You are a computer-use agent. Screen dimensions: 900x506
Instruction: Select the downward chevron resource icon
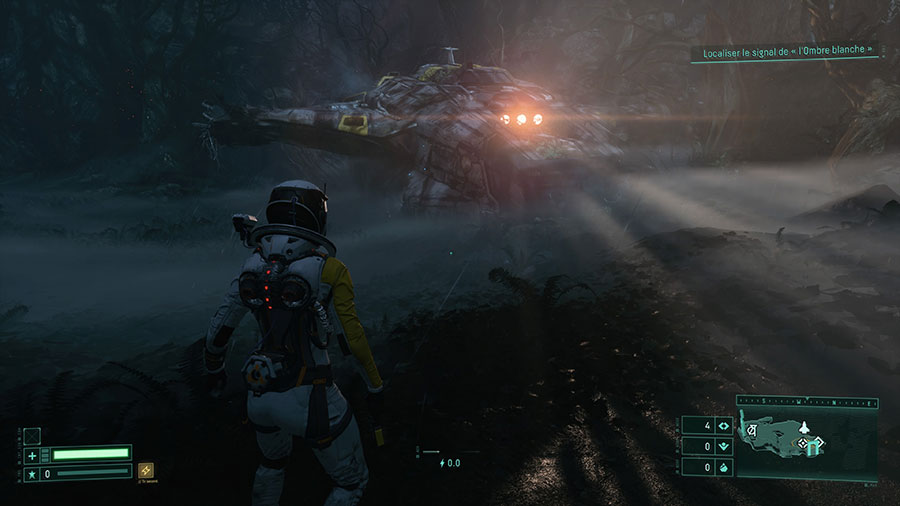pyautogui.click(x=723, y=447)
